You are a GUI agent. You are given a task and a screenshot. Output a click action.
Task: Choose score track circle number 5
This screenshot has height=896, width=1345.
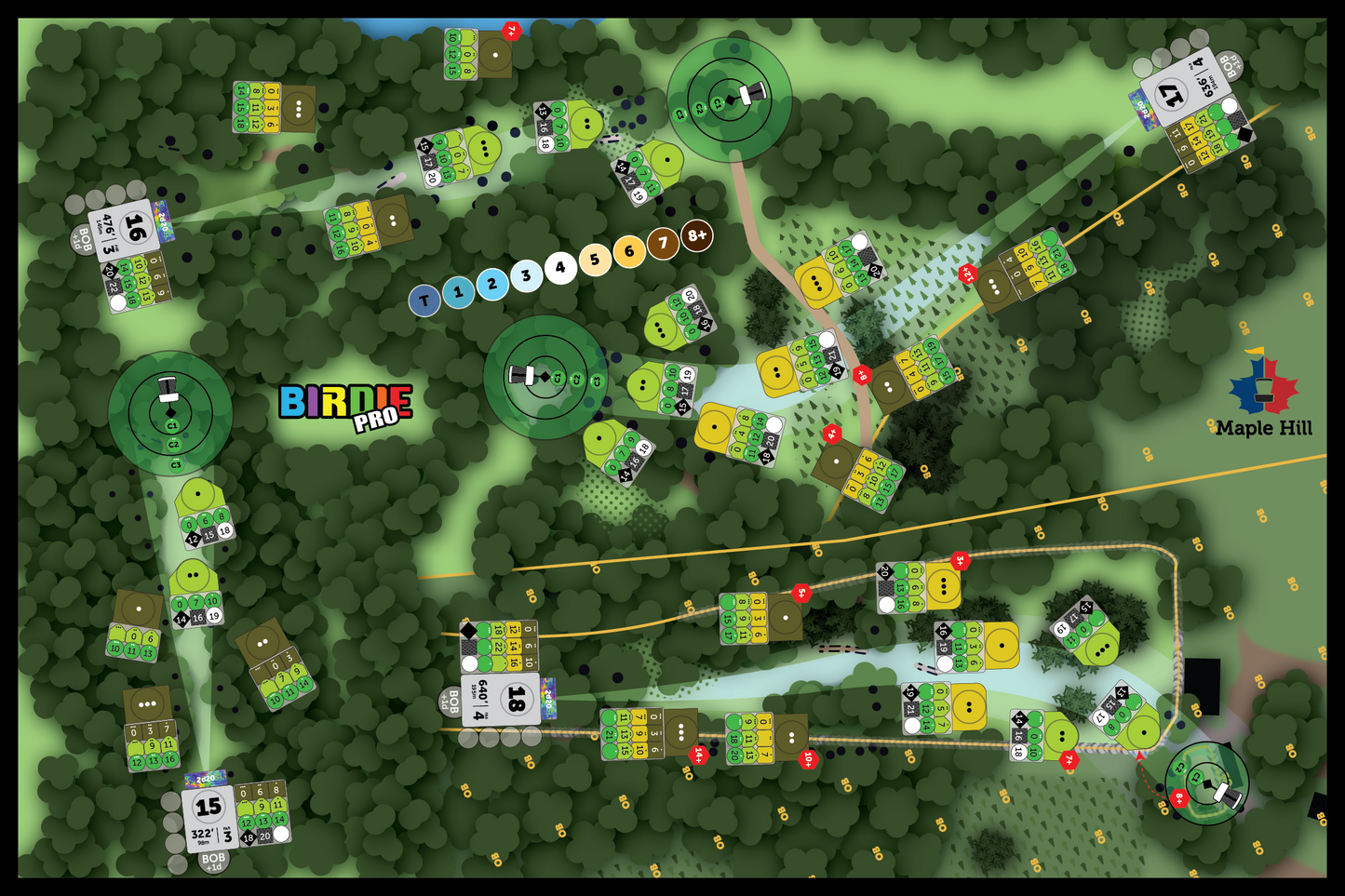click(595, 260)
